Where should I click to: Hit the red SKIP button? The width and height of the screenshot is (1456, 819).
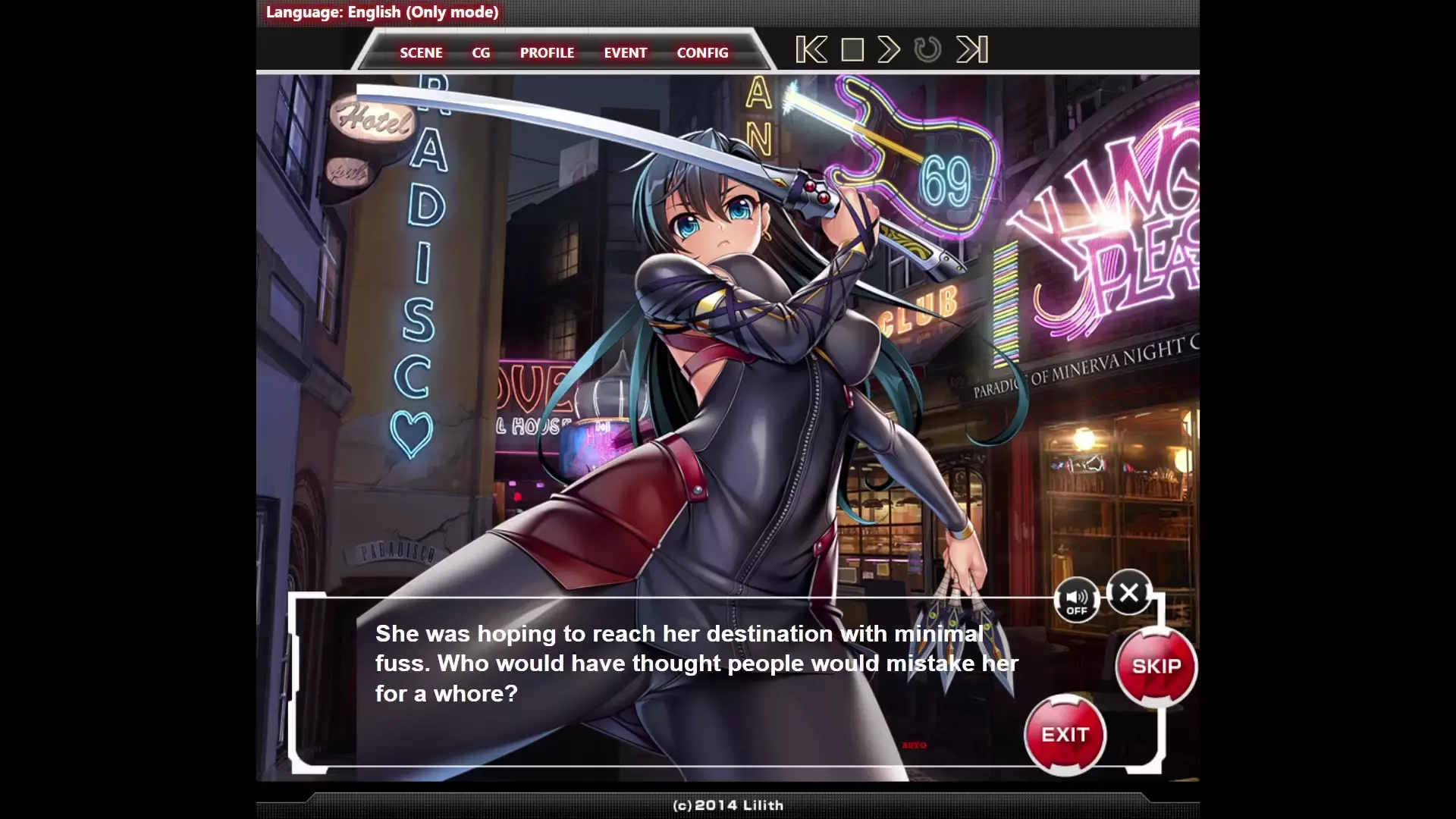click(x=1156, y=667)
